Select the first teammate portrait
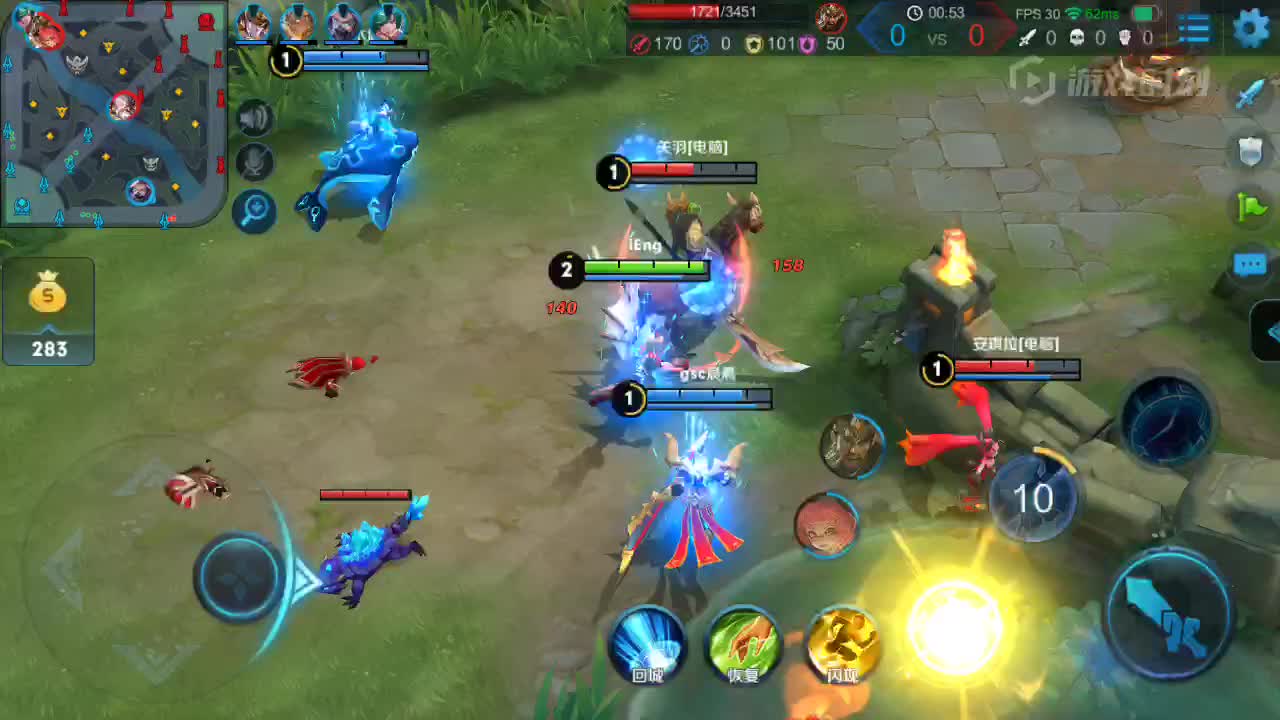The image size is (1280, 720). pyautogui.click(x=253, y=23)
